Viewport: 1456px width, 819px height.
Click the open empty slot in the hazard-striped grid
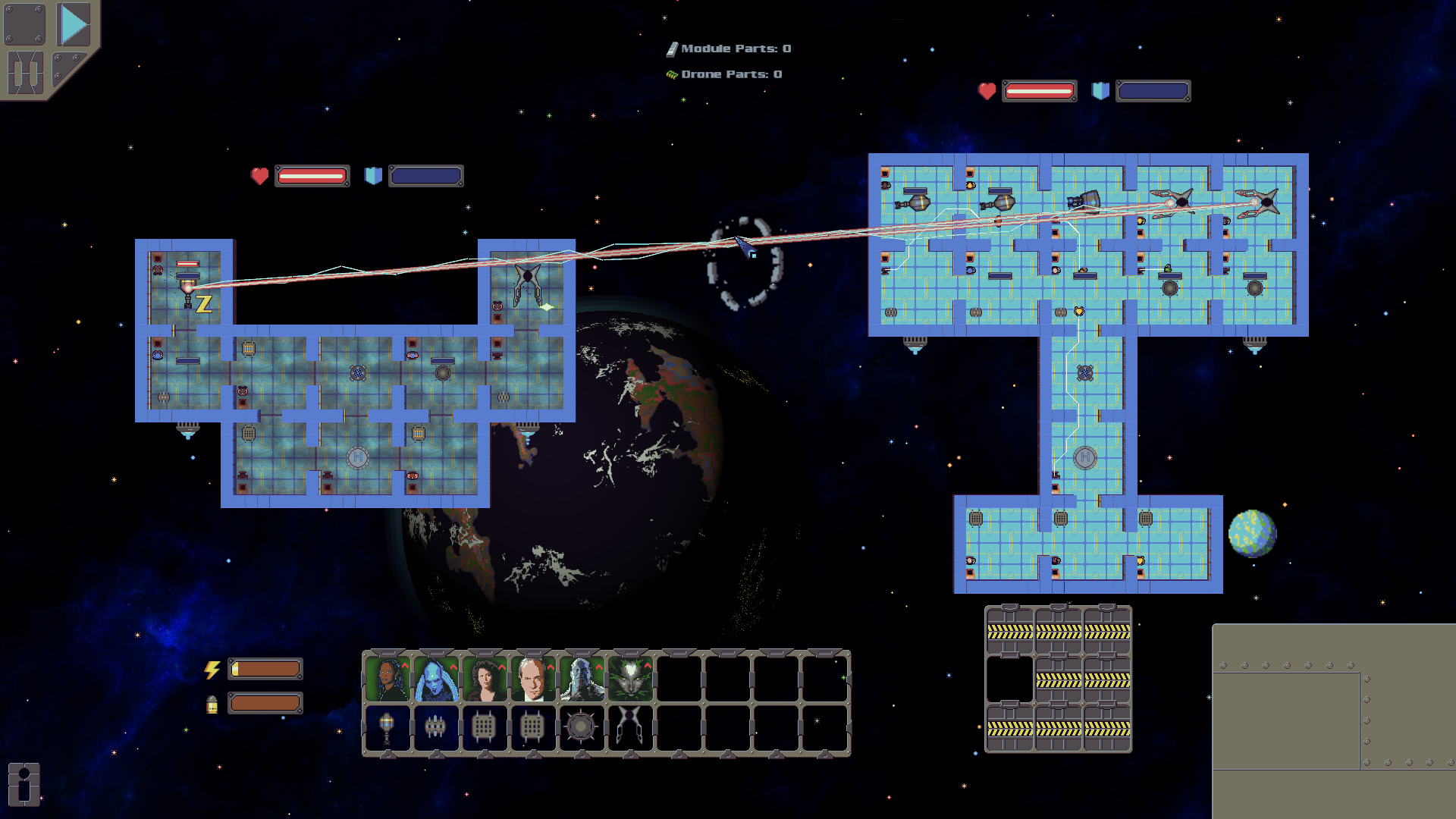coord(1009,679)
